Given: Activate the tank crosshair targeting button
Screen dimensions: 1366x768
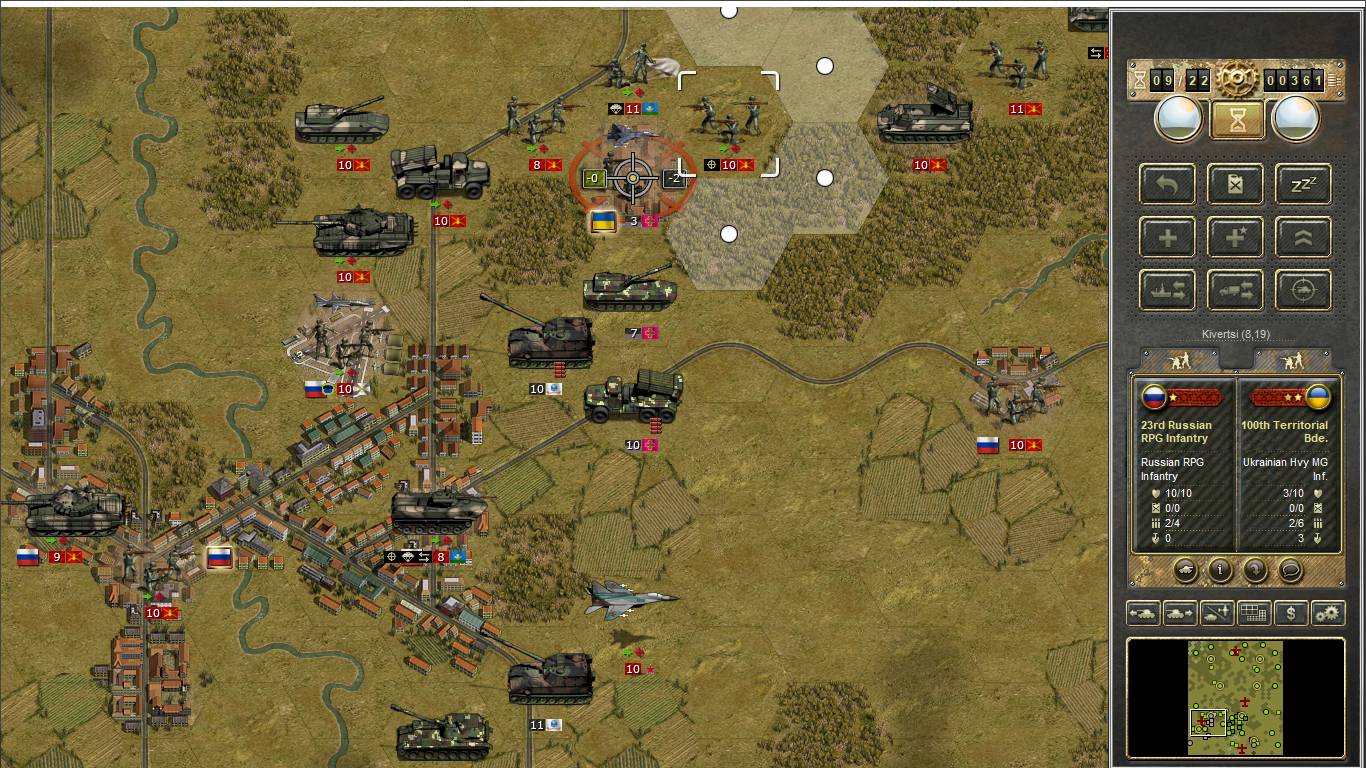Looking at the screenshot, I should 1303,291.
